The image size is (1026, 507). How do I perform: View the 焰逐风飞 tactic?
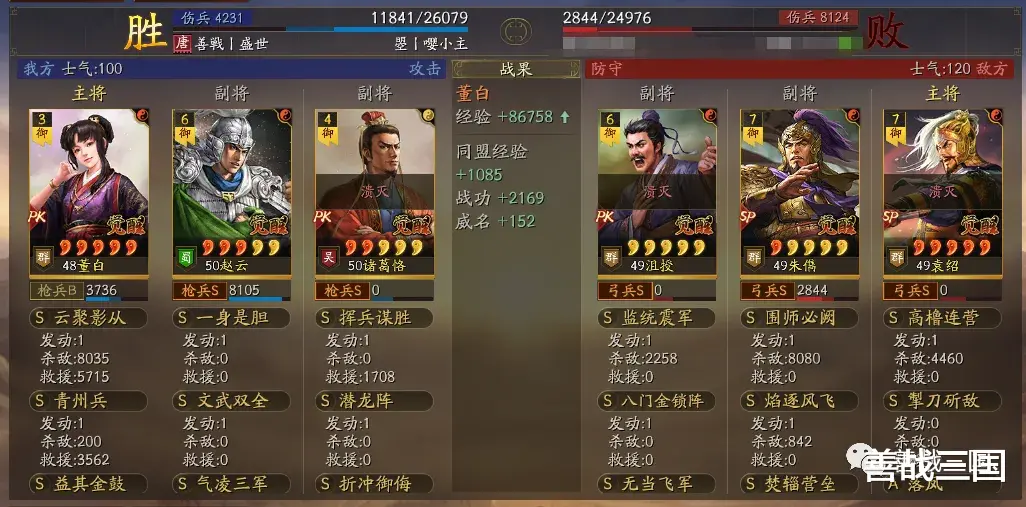[x=799, y=401]
